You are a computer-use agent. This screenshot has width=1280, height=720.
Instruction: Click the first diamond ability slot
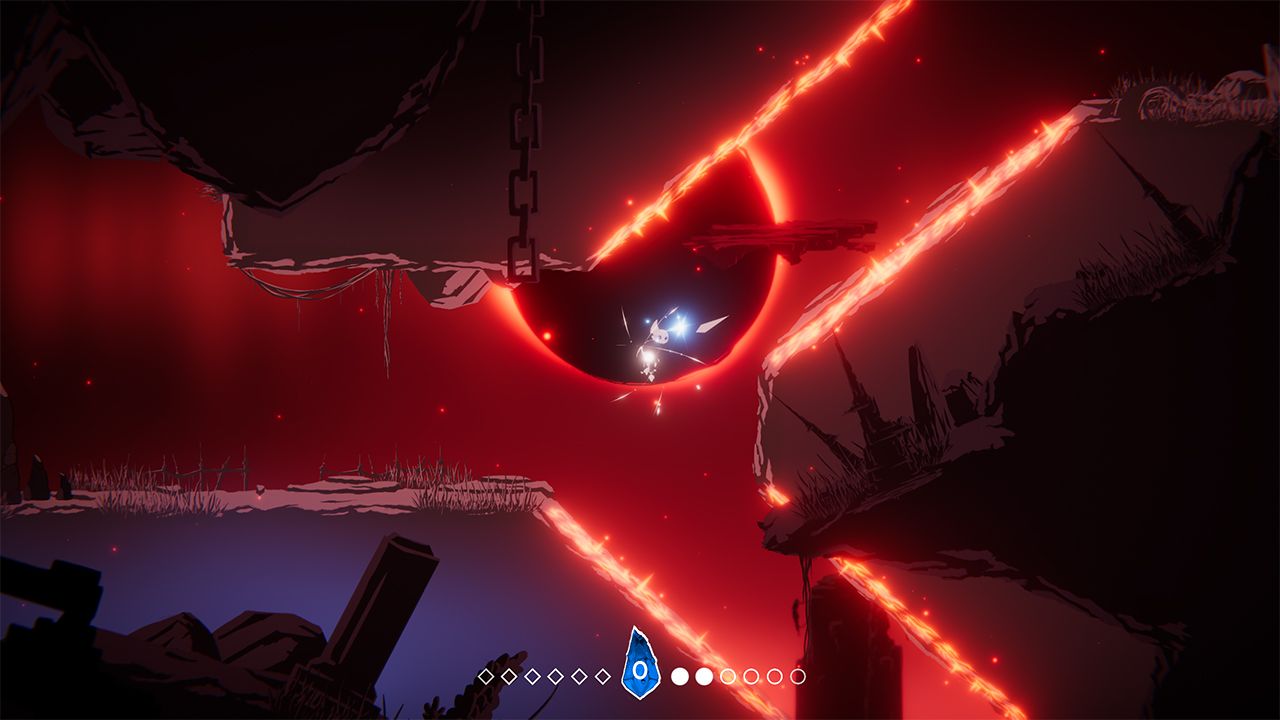[484, 675]
